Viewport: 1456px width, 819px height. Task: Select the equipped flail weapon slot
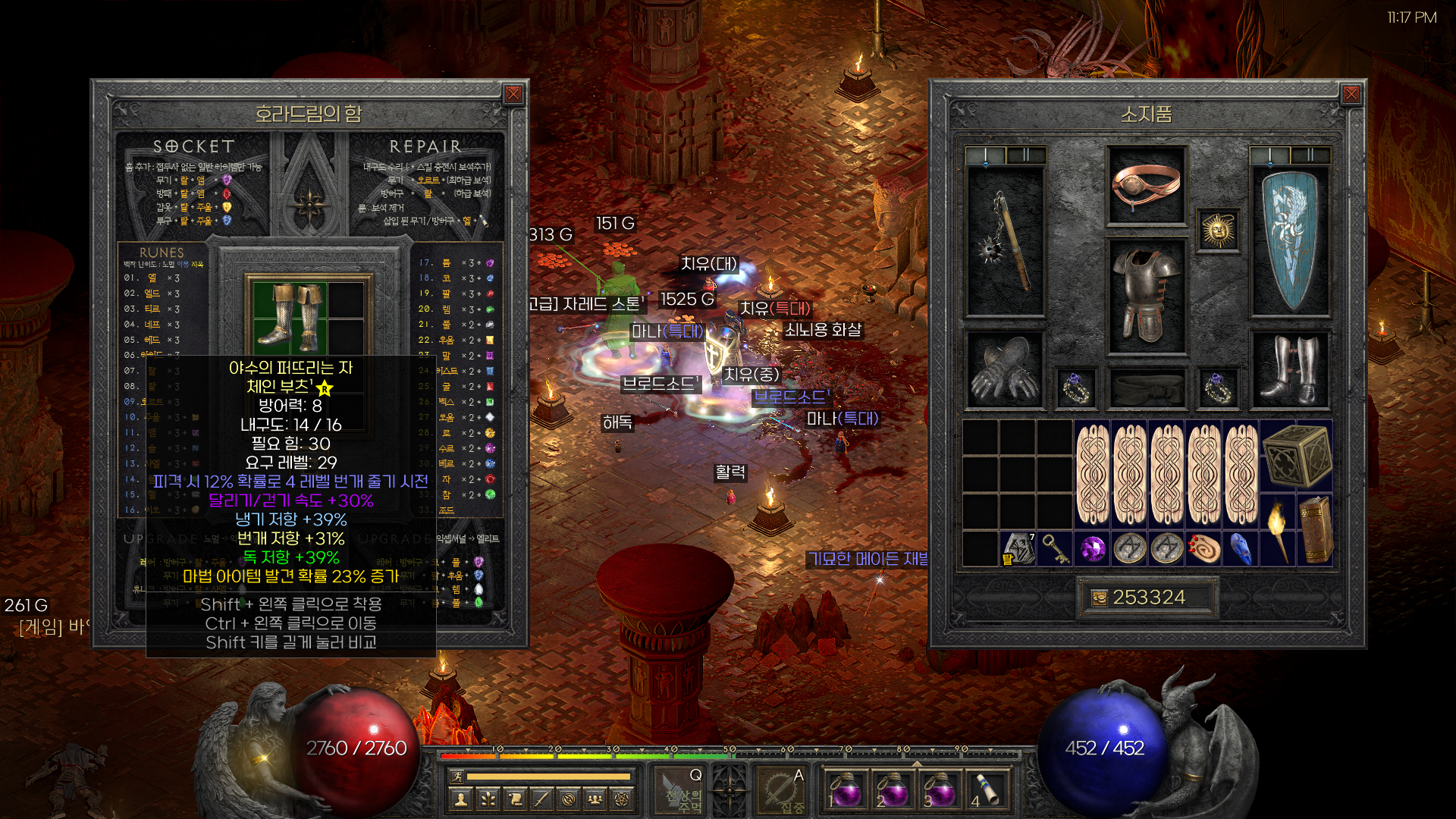point(1005,241)
